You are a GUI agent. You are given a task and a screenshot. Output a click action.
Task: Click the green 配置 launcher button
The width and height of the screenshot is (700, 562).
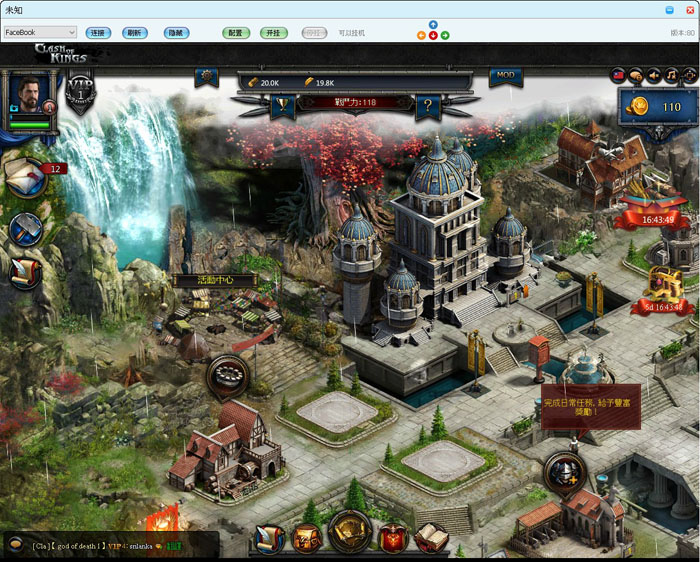(x=235, y=33)
